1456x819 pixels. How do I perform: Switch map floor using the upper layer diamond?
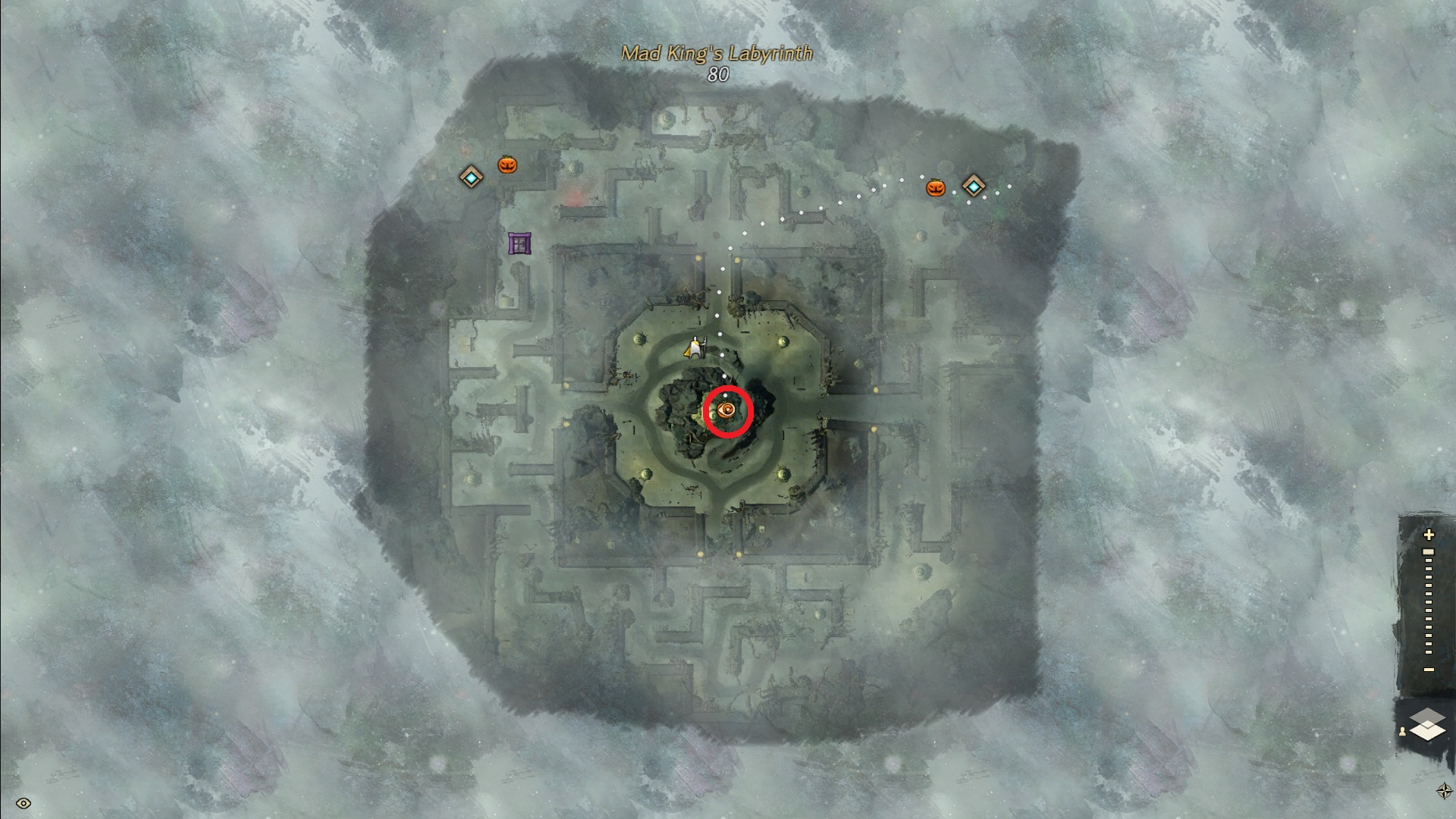[1428, 717]
